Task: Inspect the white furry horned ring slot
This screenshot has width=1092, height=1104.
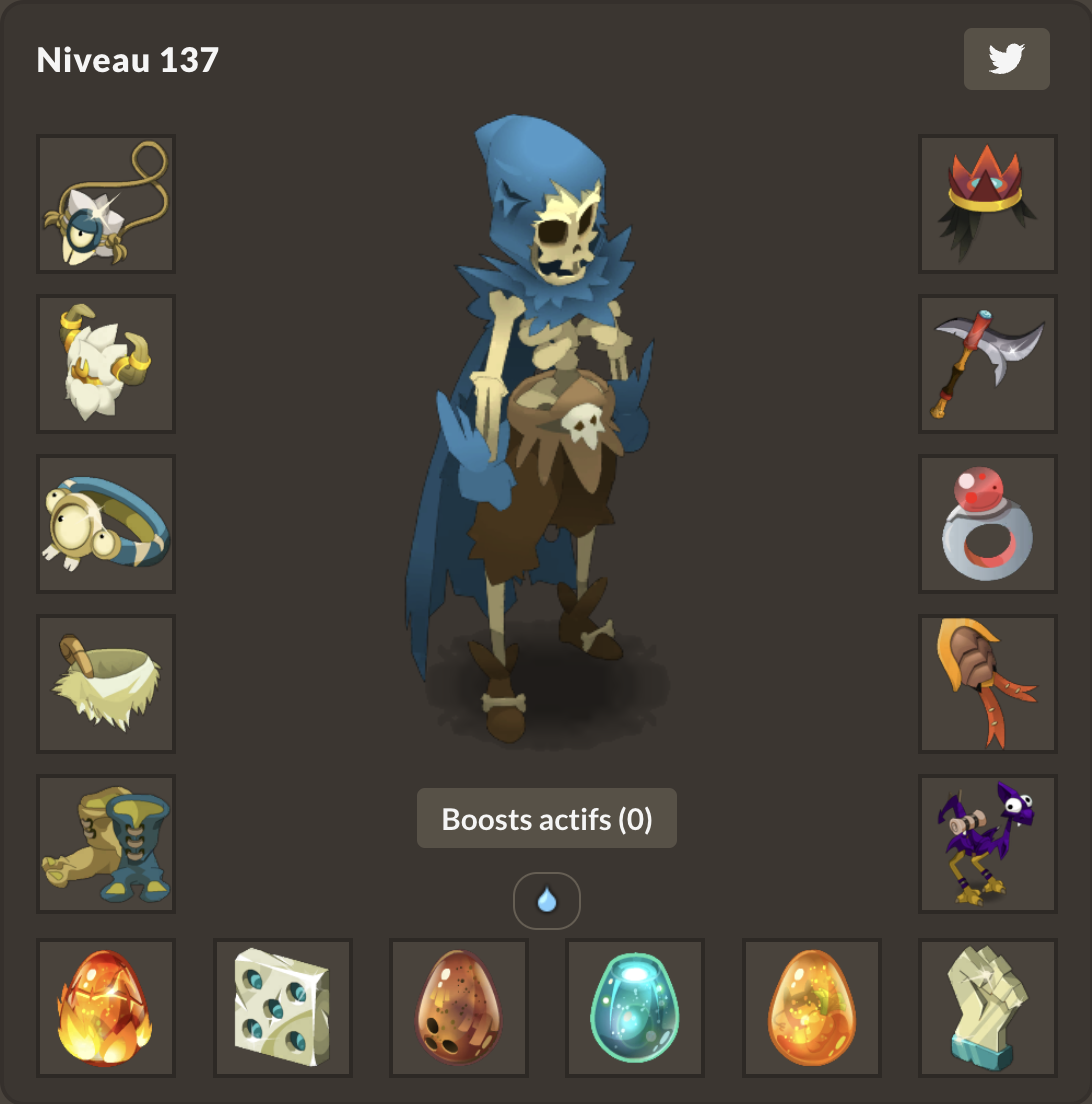Action: (106, 364)
